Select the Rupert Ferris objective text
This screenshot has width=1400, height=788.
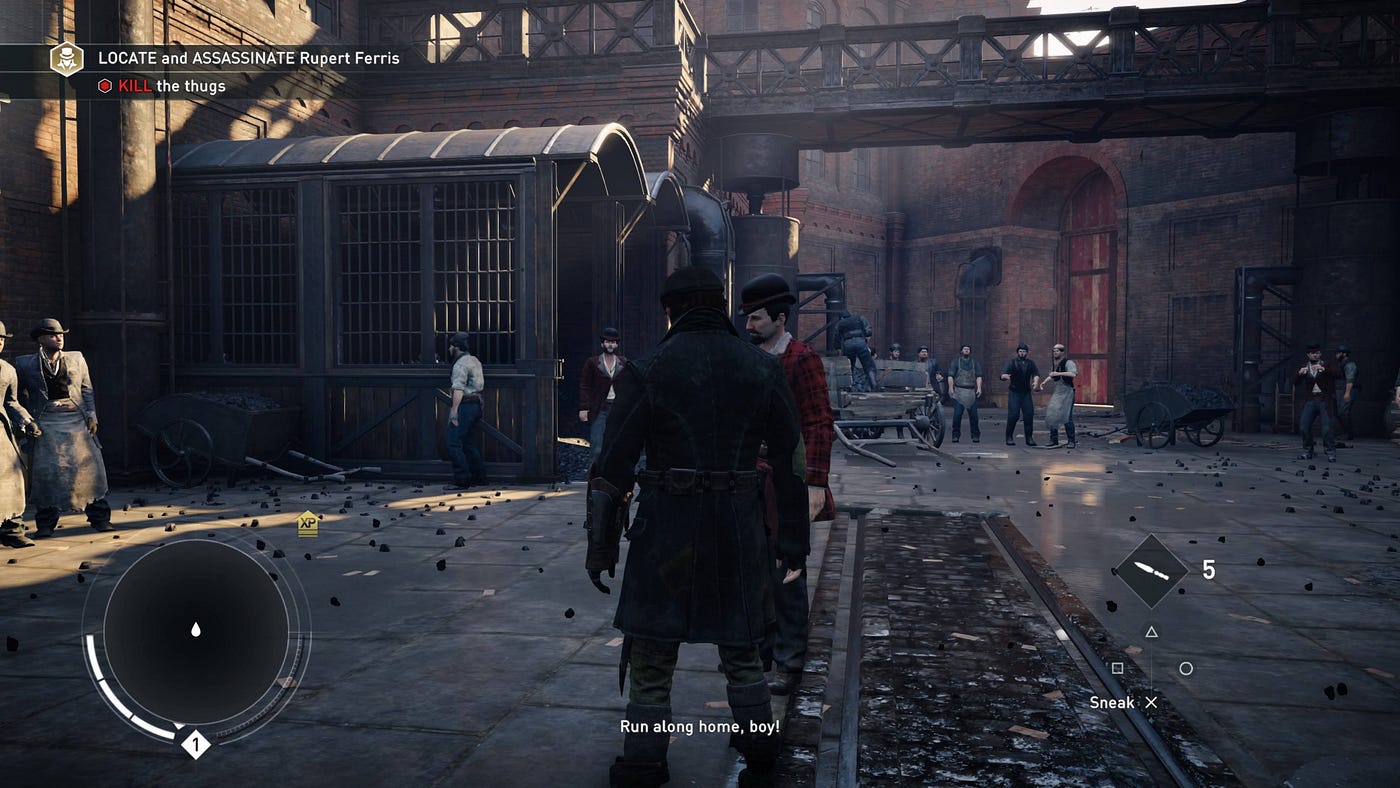coord(248,58)
